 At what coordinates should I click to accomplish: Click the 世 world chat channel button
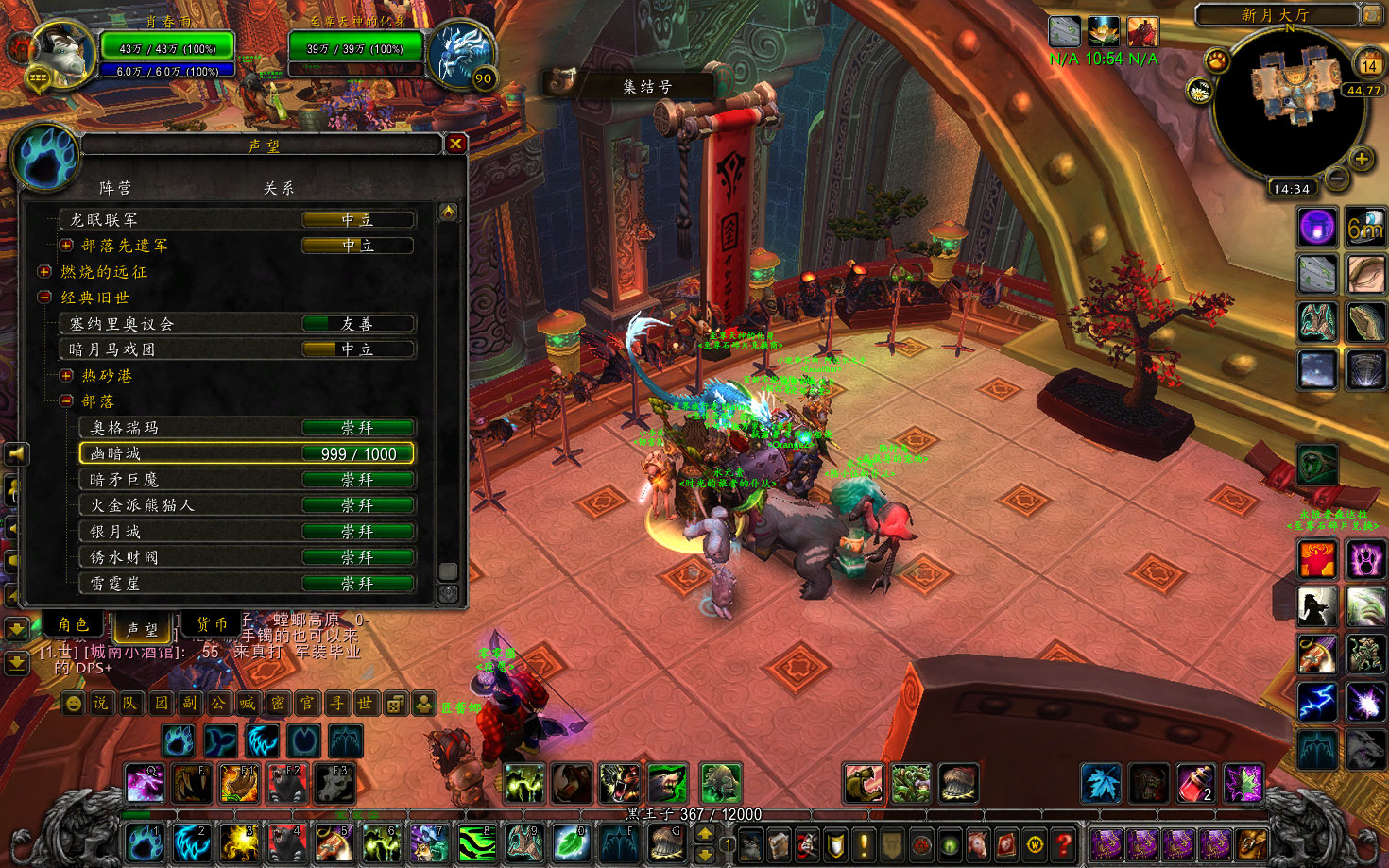point(366,704)
